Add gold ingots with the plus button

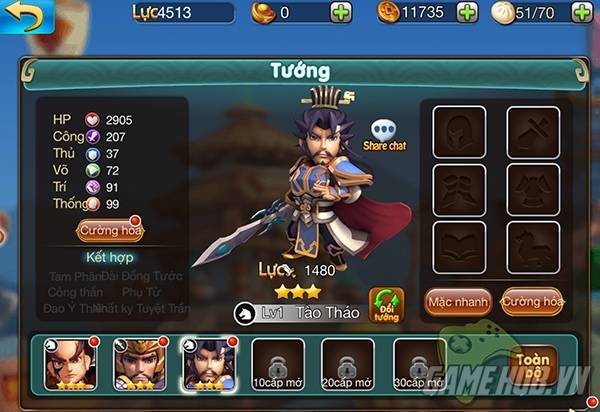click(340, 13)
